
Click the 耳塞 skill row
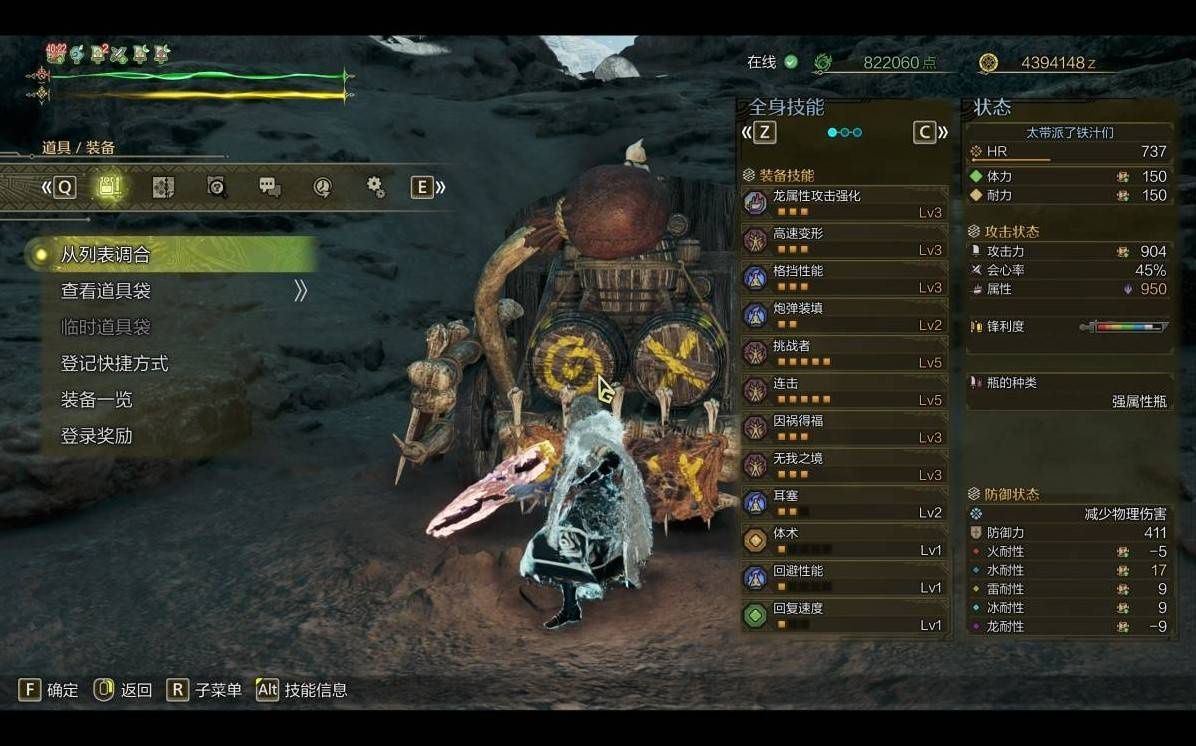845,503
